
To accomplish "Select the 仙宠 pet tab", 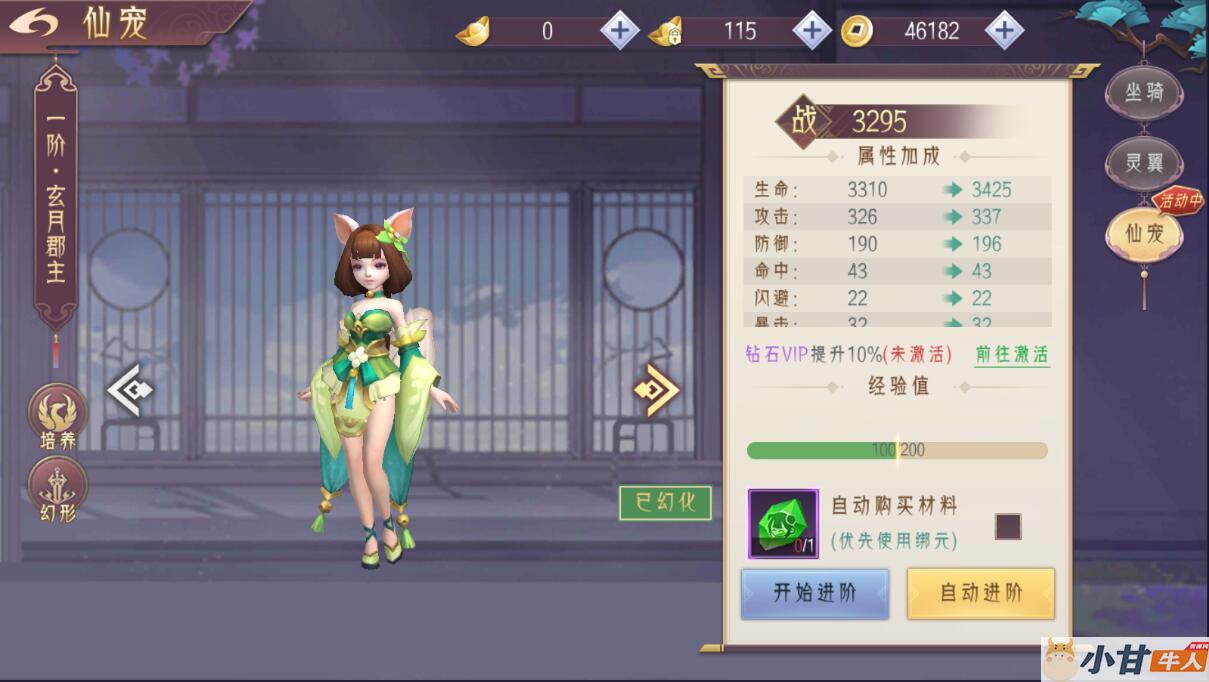I will [x=1144, y=235].
